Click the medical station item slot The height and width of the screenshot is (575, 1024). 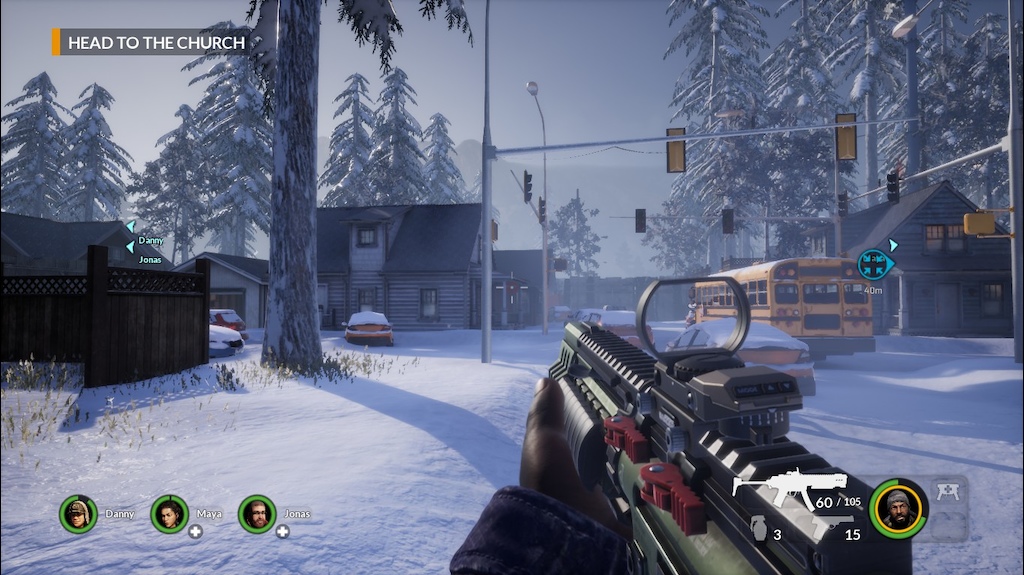click(x=946, y=491)
